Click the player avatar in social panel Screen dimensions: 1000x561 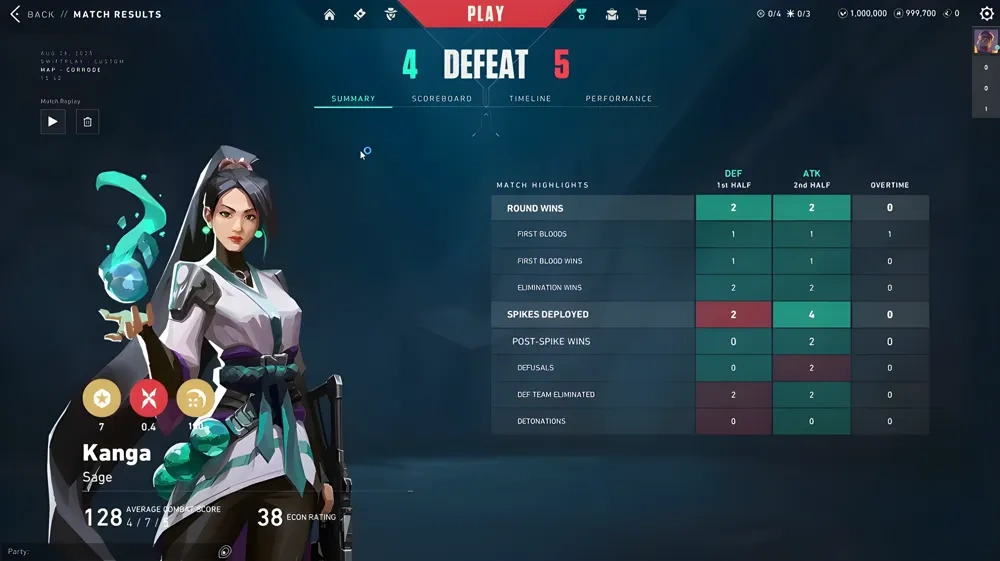coord(985,41)
